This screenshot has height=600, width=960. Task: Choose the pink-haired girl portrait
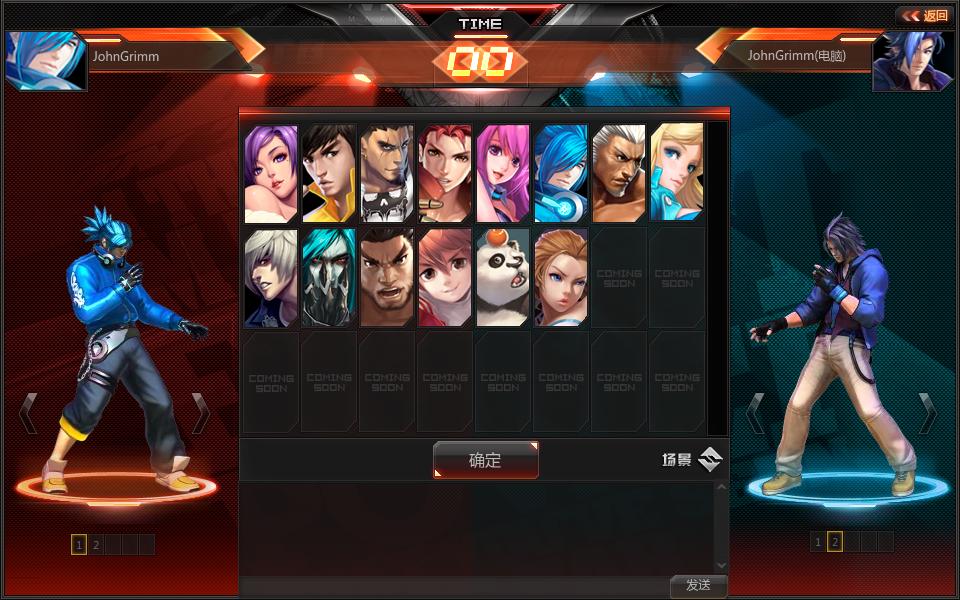[503, 173]
